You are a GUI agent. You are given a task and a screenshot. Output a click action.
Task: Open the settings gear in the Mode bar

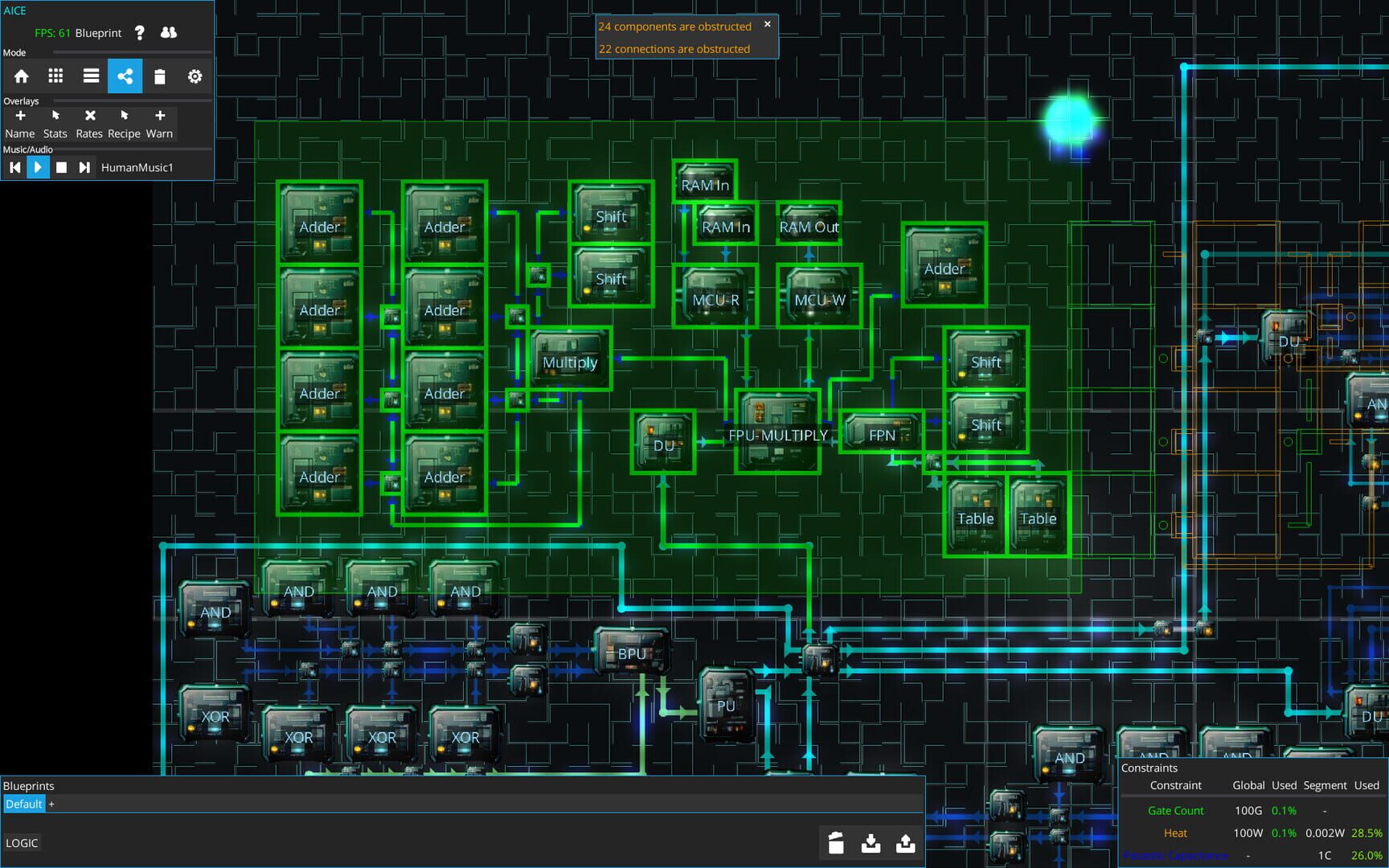click(195, 76)
